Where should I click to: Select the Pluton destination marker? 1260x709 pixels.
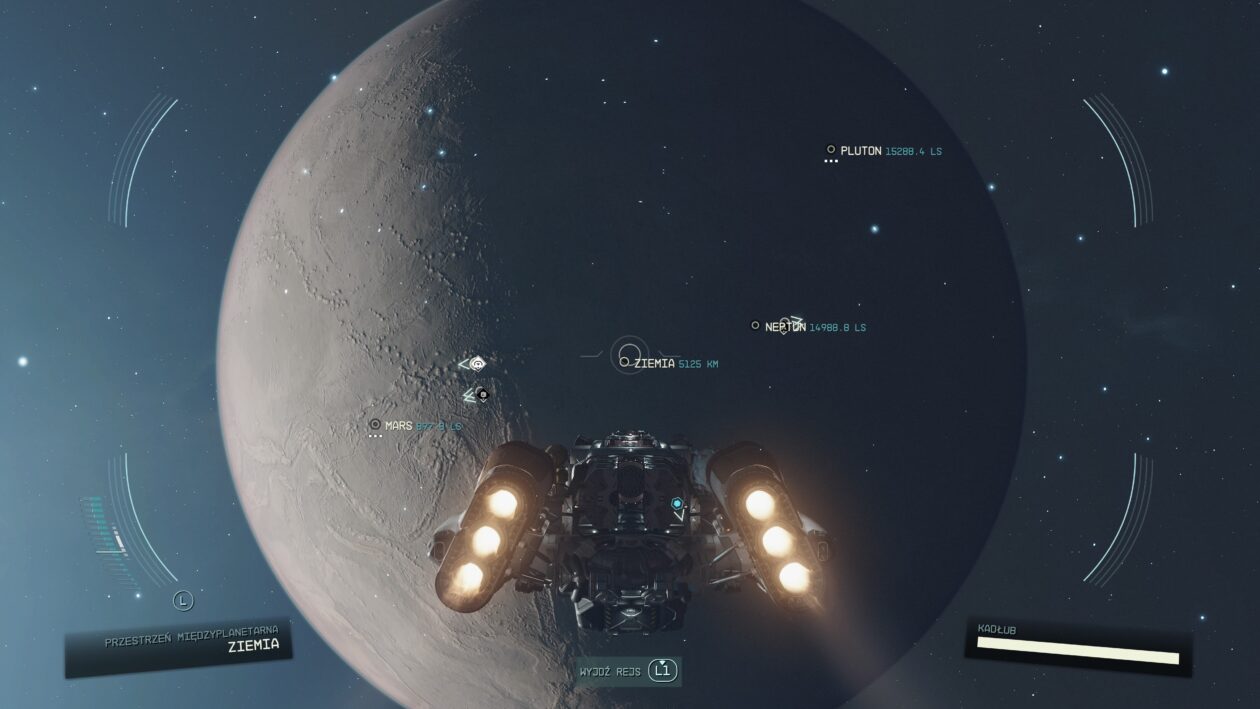tap(831, 150)
